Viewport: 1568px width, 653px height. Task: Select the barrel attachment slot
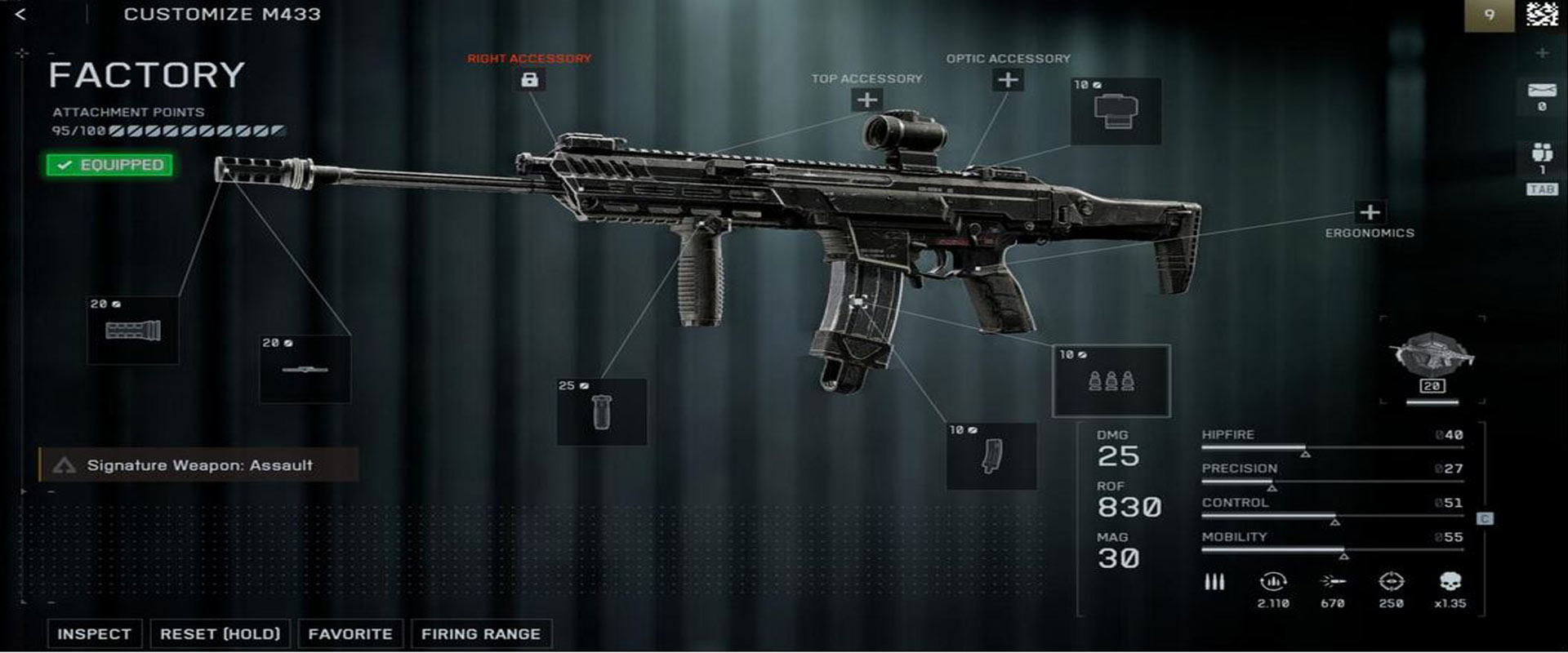coord(305,369)
